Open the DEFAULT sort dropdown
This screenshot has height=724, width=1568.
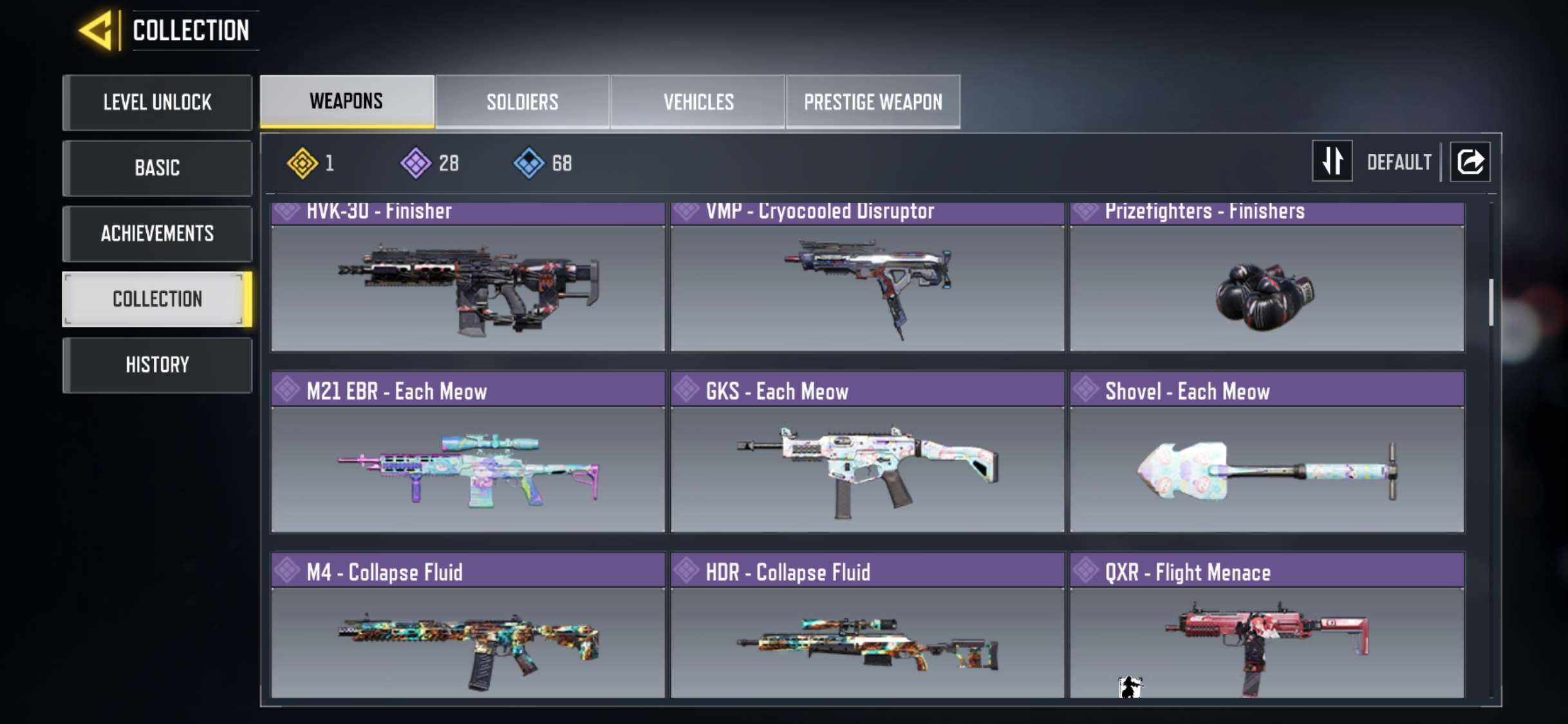[x=1398, y=162]
